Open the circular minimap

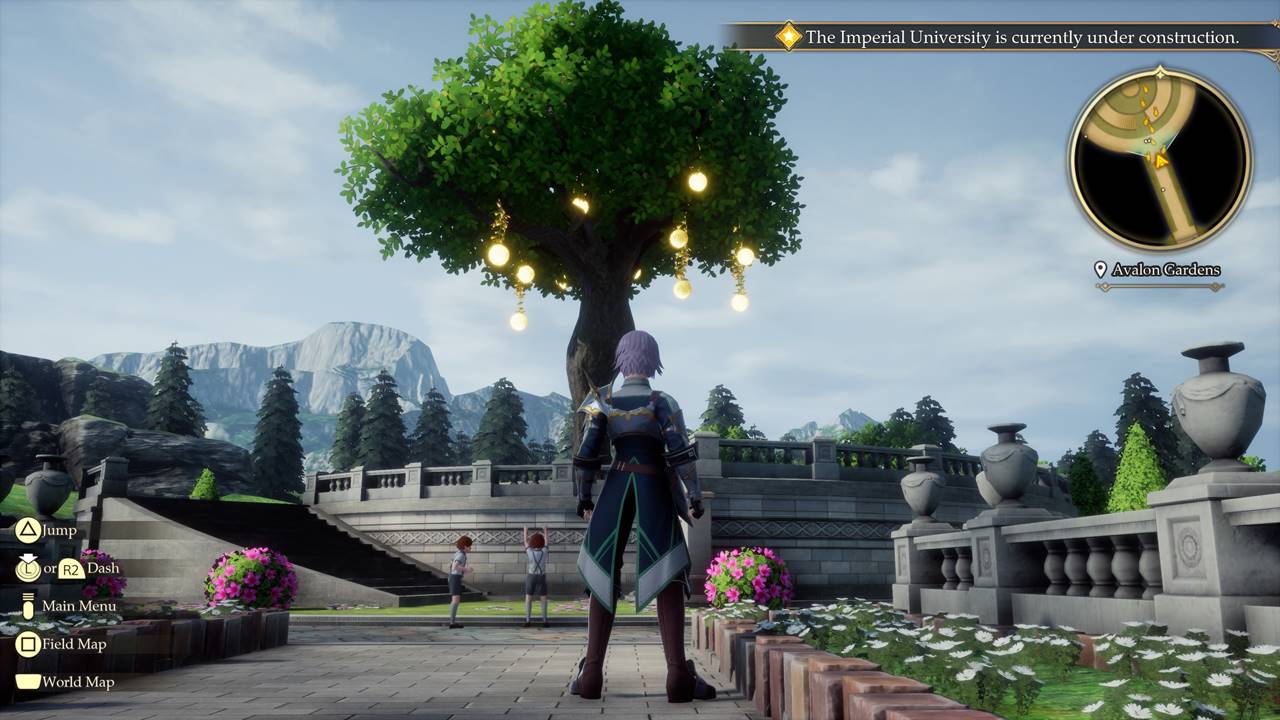coord(1160,160)
